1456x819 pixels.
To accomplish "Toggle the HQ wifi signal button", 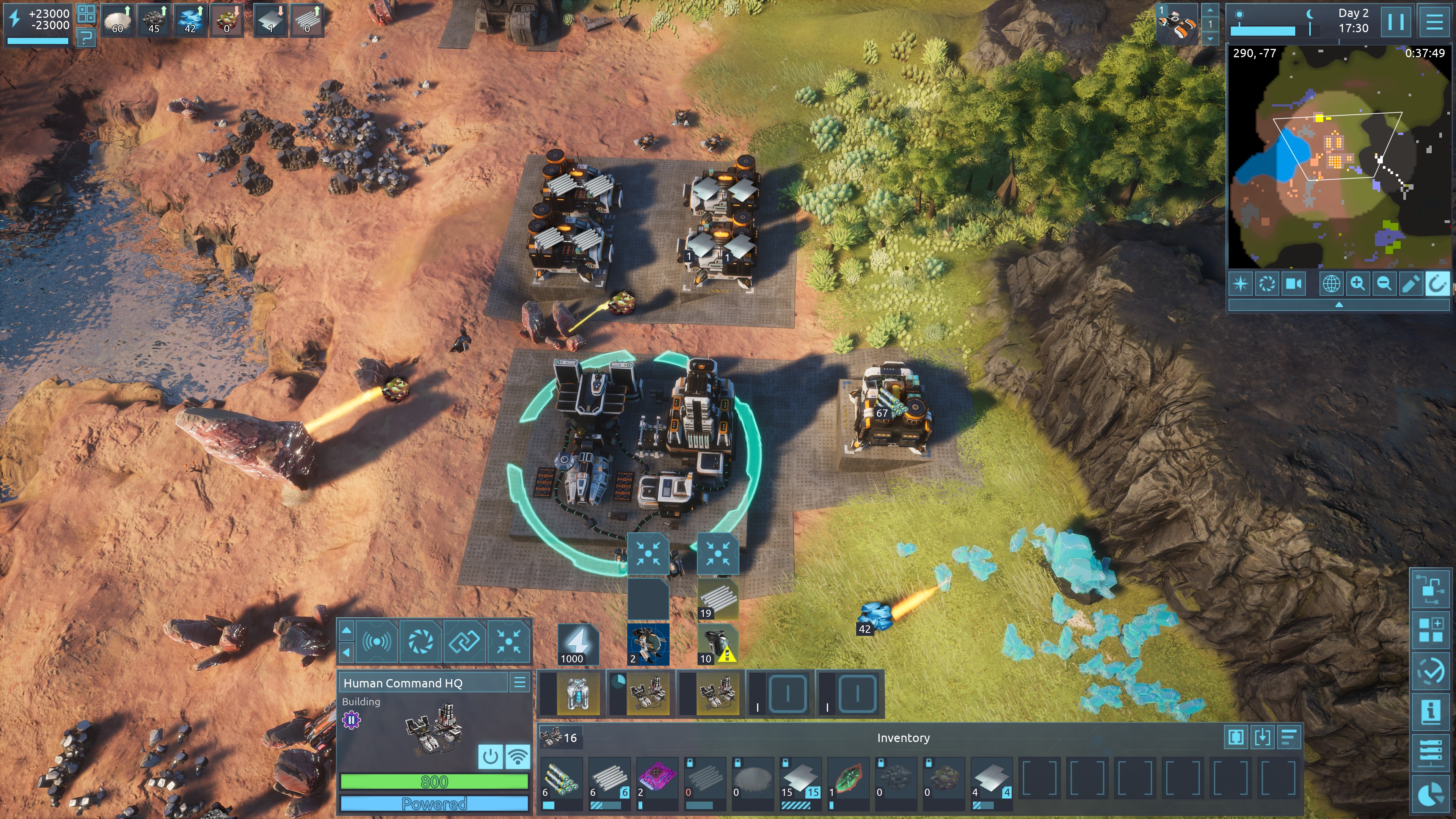I will click(518, 756).
